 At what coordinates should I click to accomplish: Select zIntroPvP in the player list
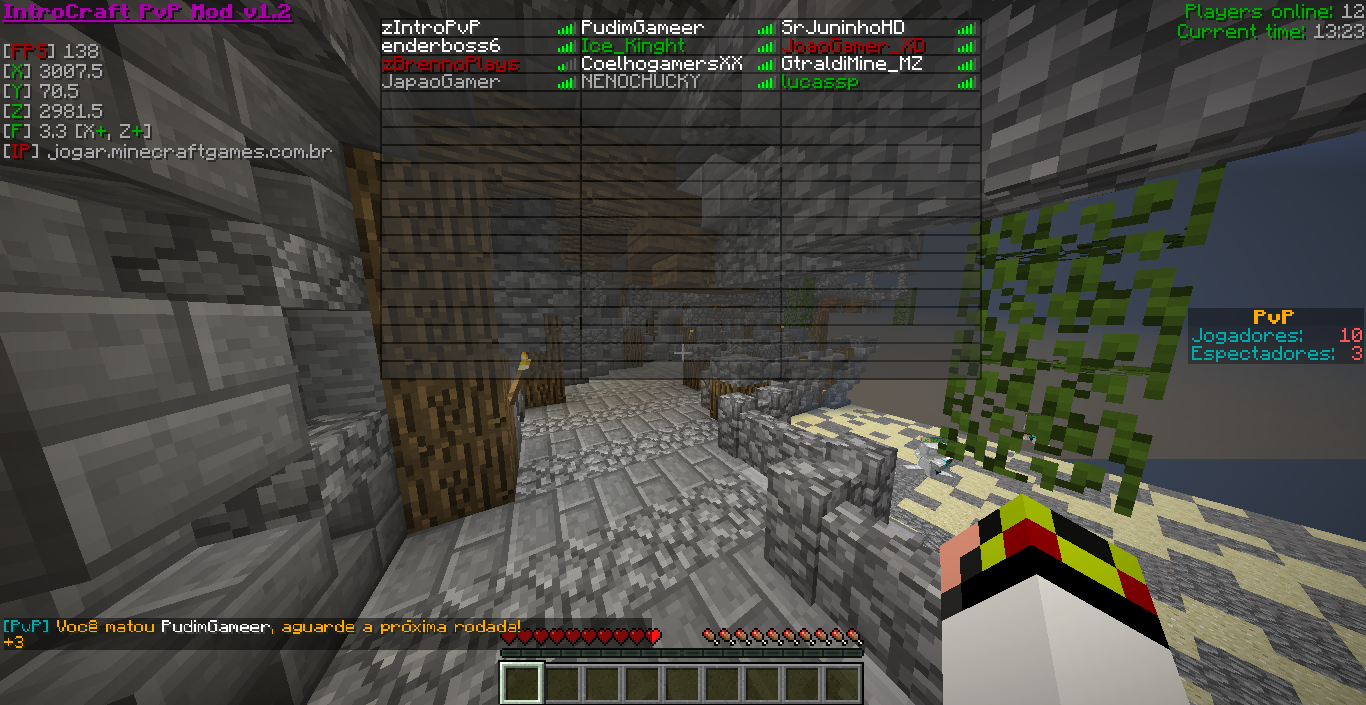[x=431, y=28]
